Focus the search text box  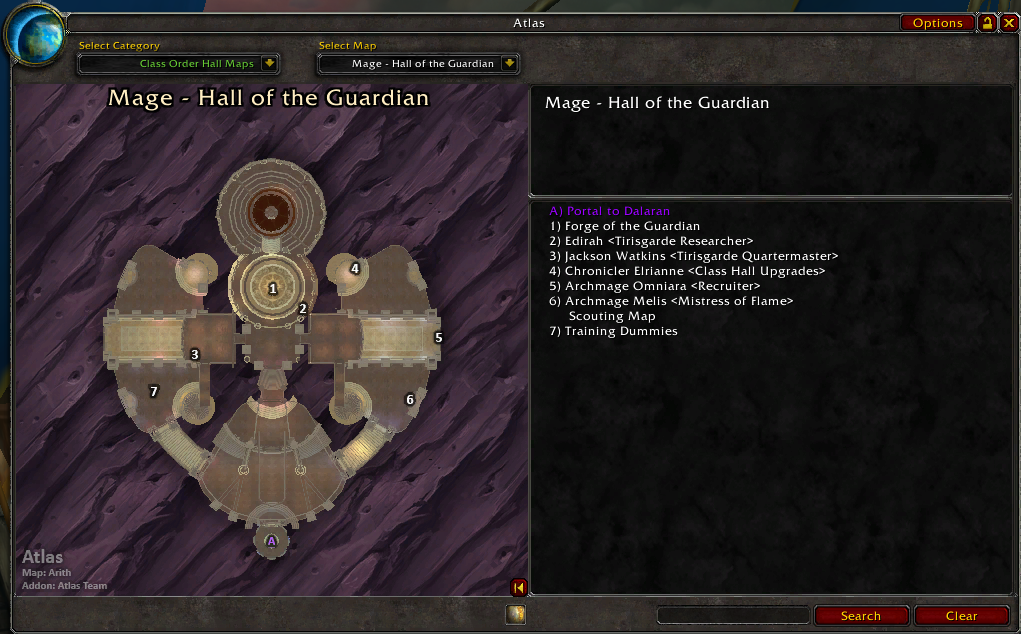point(733,616)
